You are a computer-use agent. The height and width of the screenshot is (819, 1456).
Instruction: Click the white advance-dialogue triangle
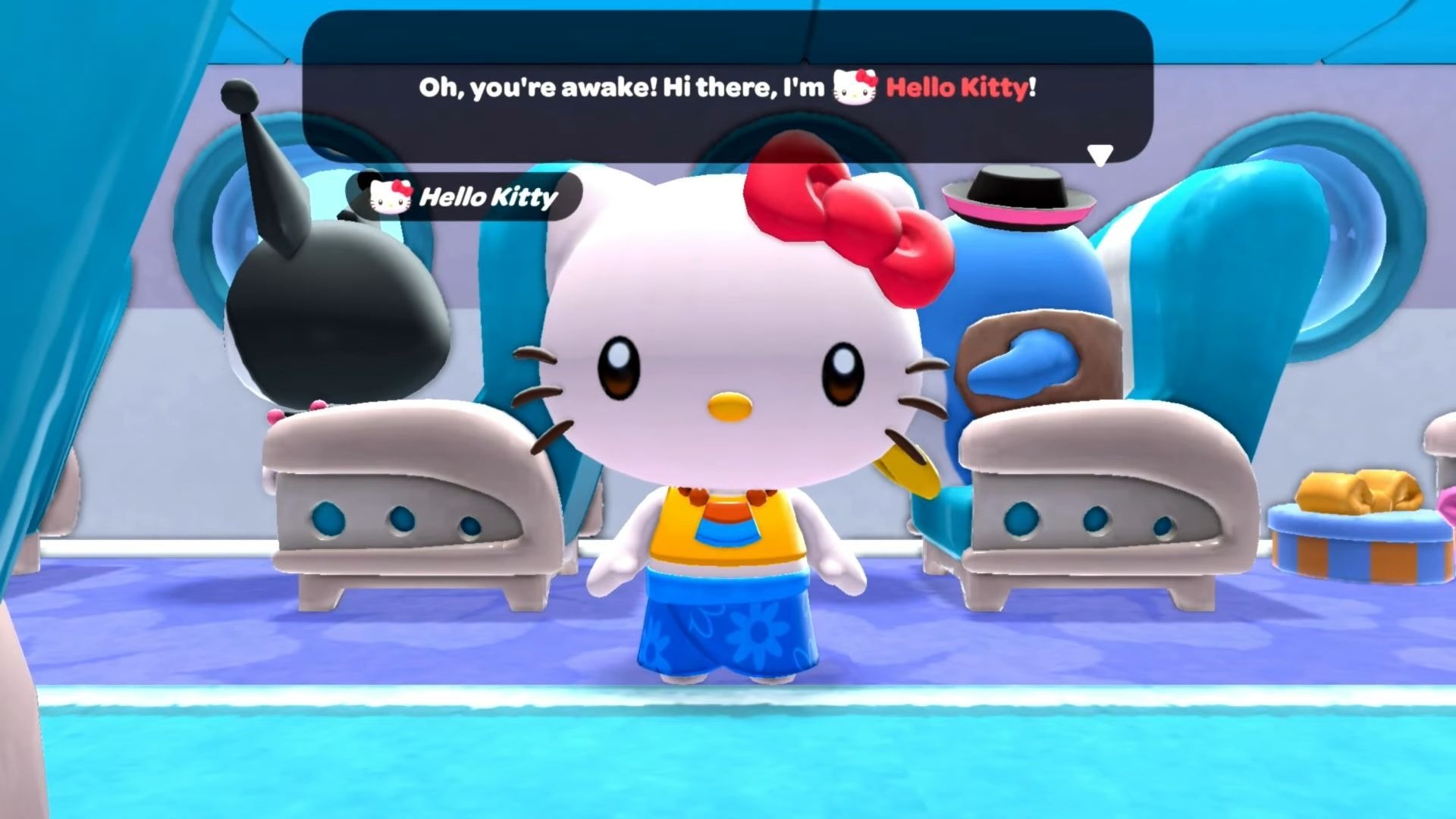pyautogui.click(x=1099, y=152)
